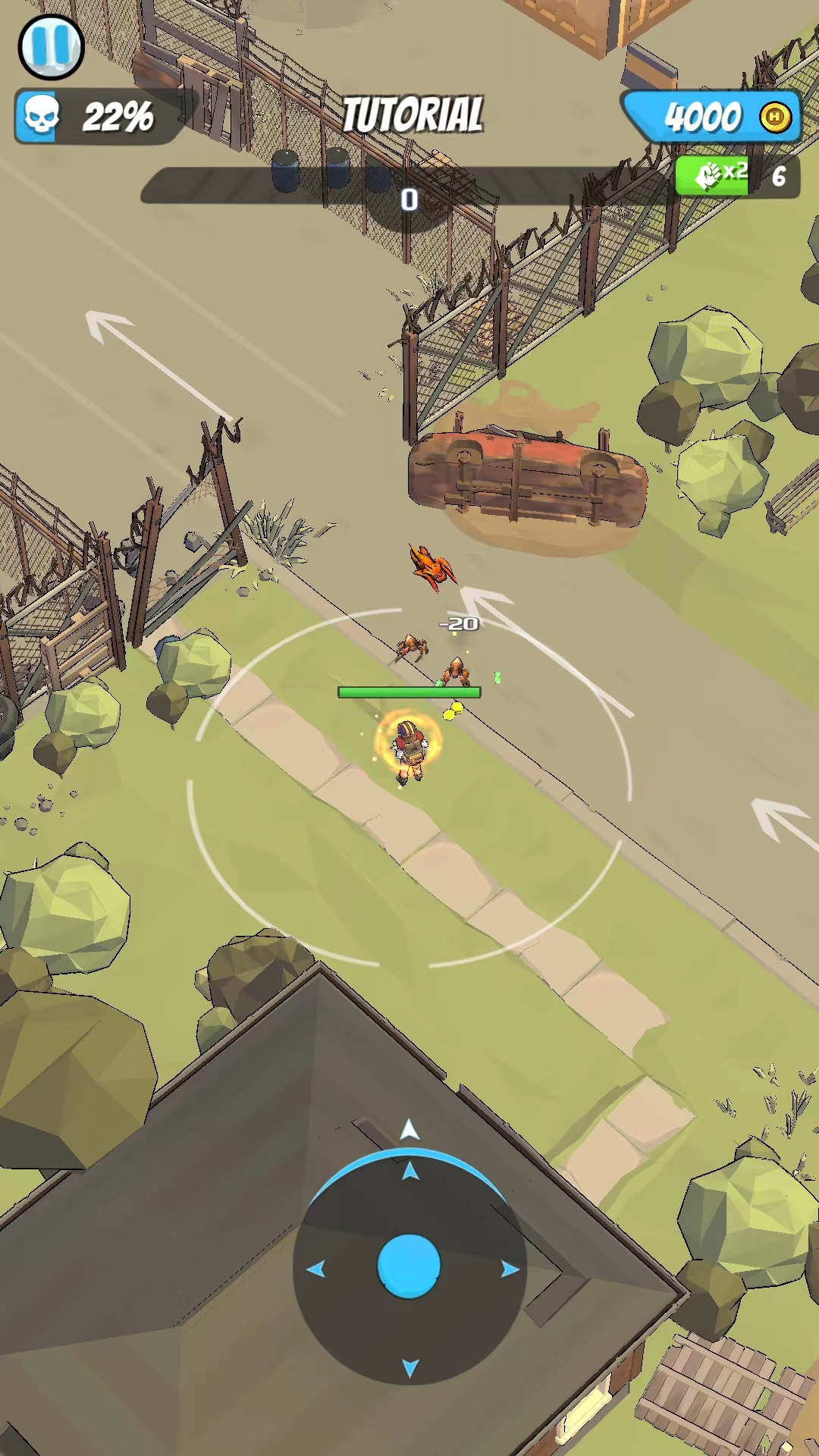819x1456 pixels.
Task: Tap the joystick's right arrow
Action: (x=510, y=1269)
